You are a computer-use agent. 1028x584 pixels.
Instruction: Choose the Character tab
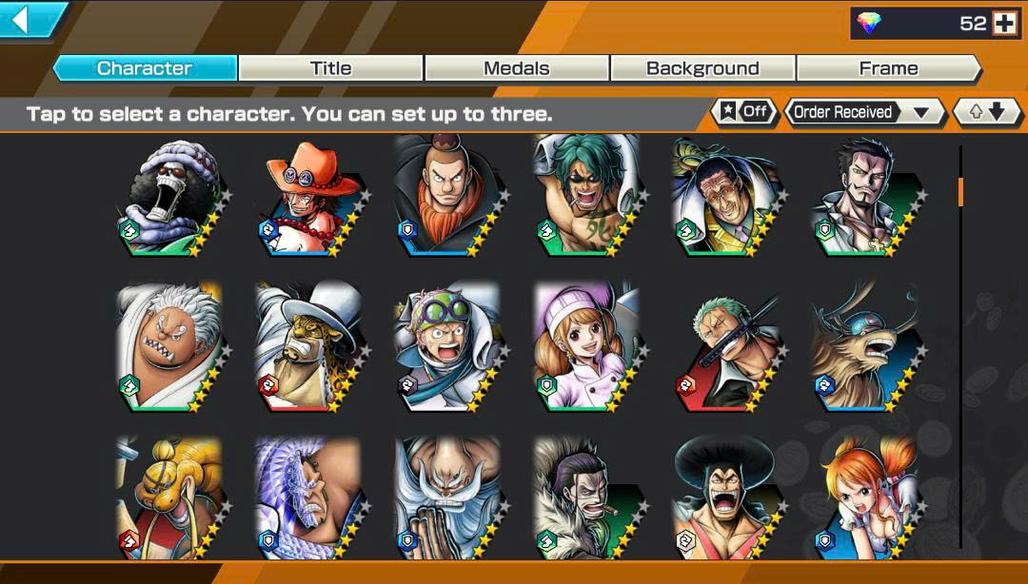[145, 68]
